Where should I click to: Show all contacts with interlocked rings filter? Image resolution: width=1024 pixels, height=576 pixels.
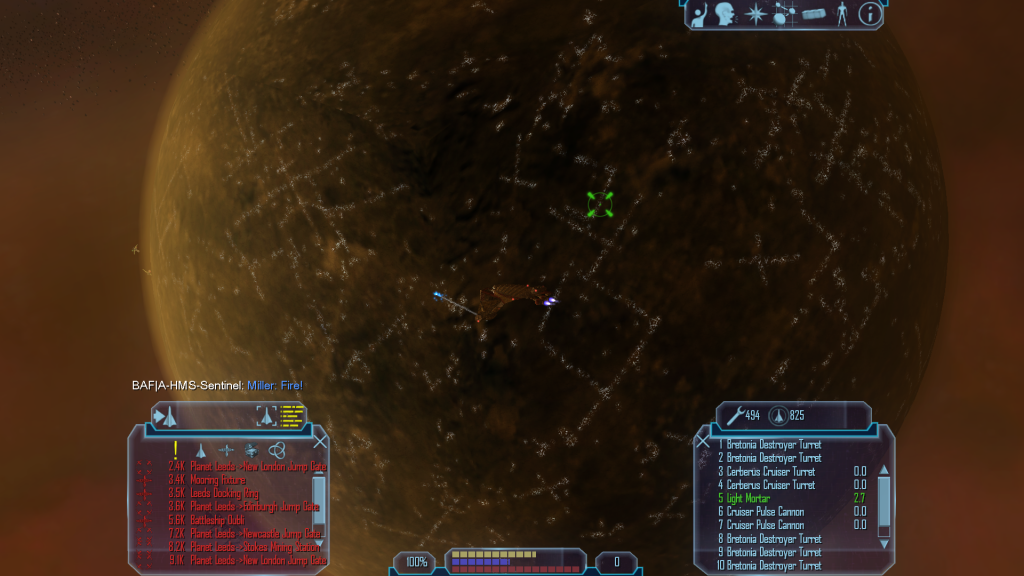(x=277, y=450)
